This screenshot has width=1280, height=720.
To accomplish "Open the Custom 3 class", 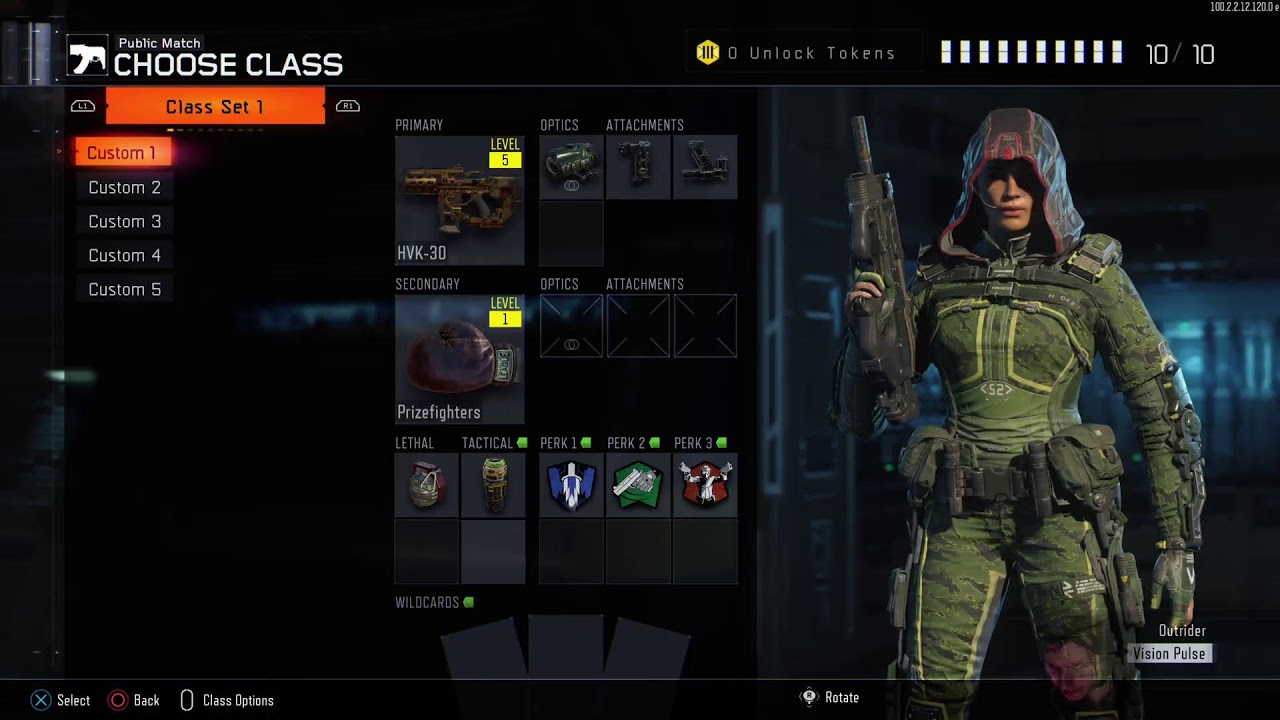I will 124,221.
